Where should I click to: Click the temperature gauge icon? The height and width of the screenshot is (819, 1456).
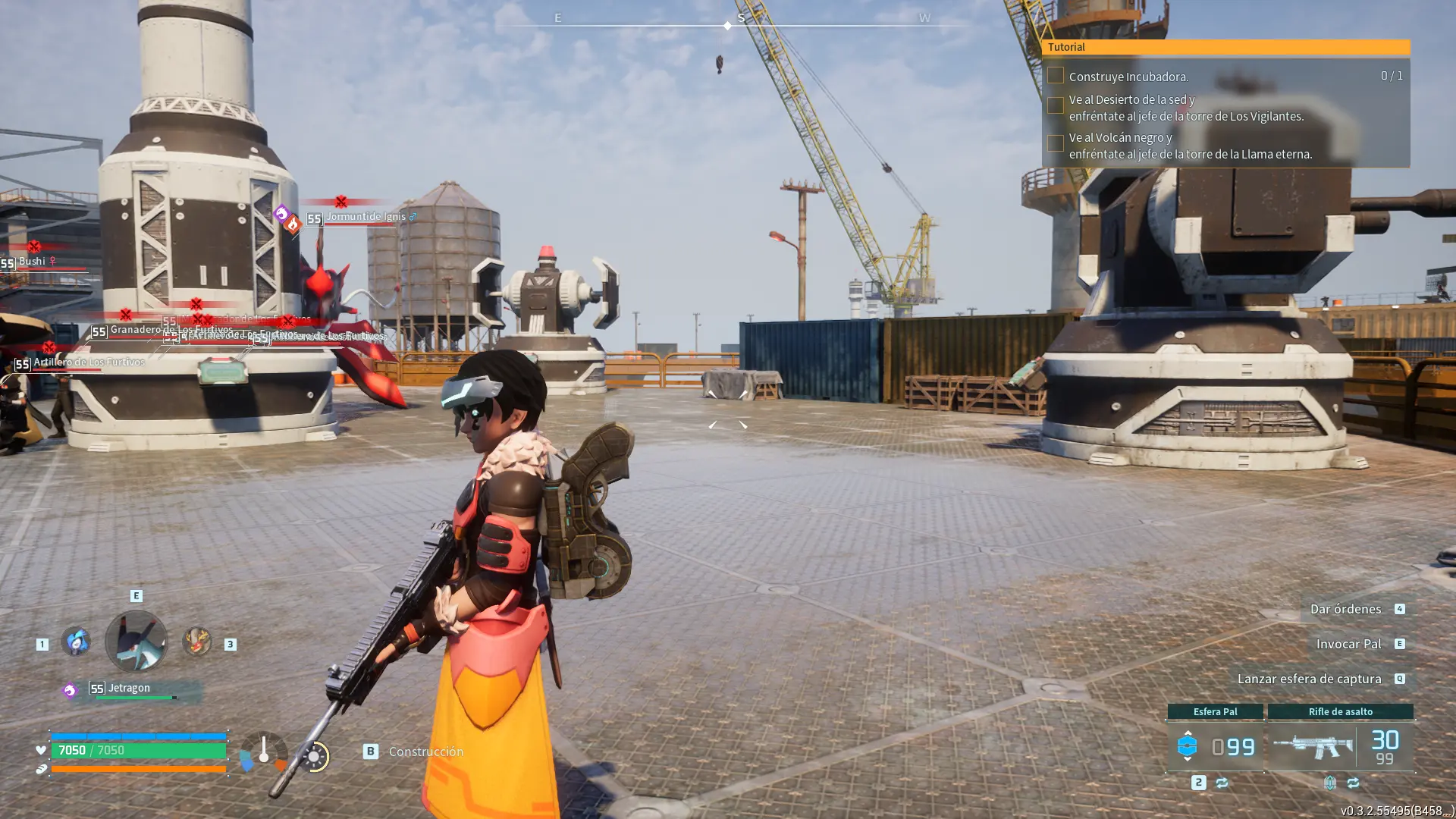pyautogui.click(x=263, y=752)
